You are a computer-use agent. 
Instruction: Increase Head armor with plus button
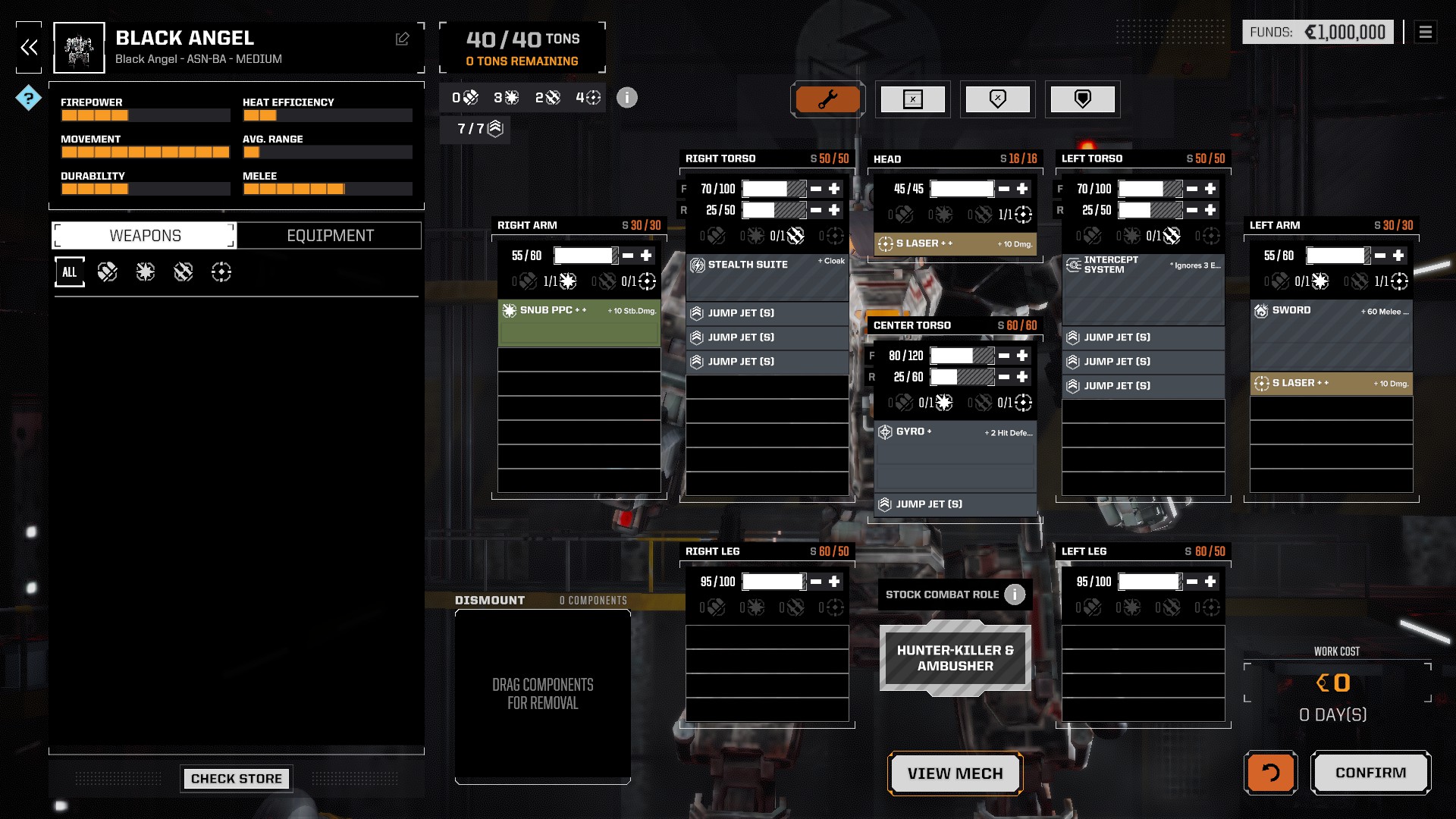click(x=1022, y=189)
